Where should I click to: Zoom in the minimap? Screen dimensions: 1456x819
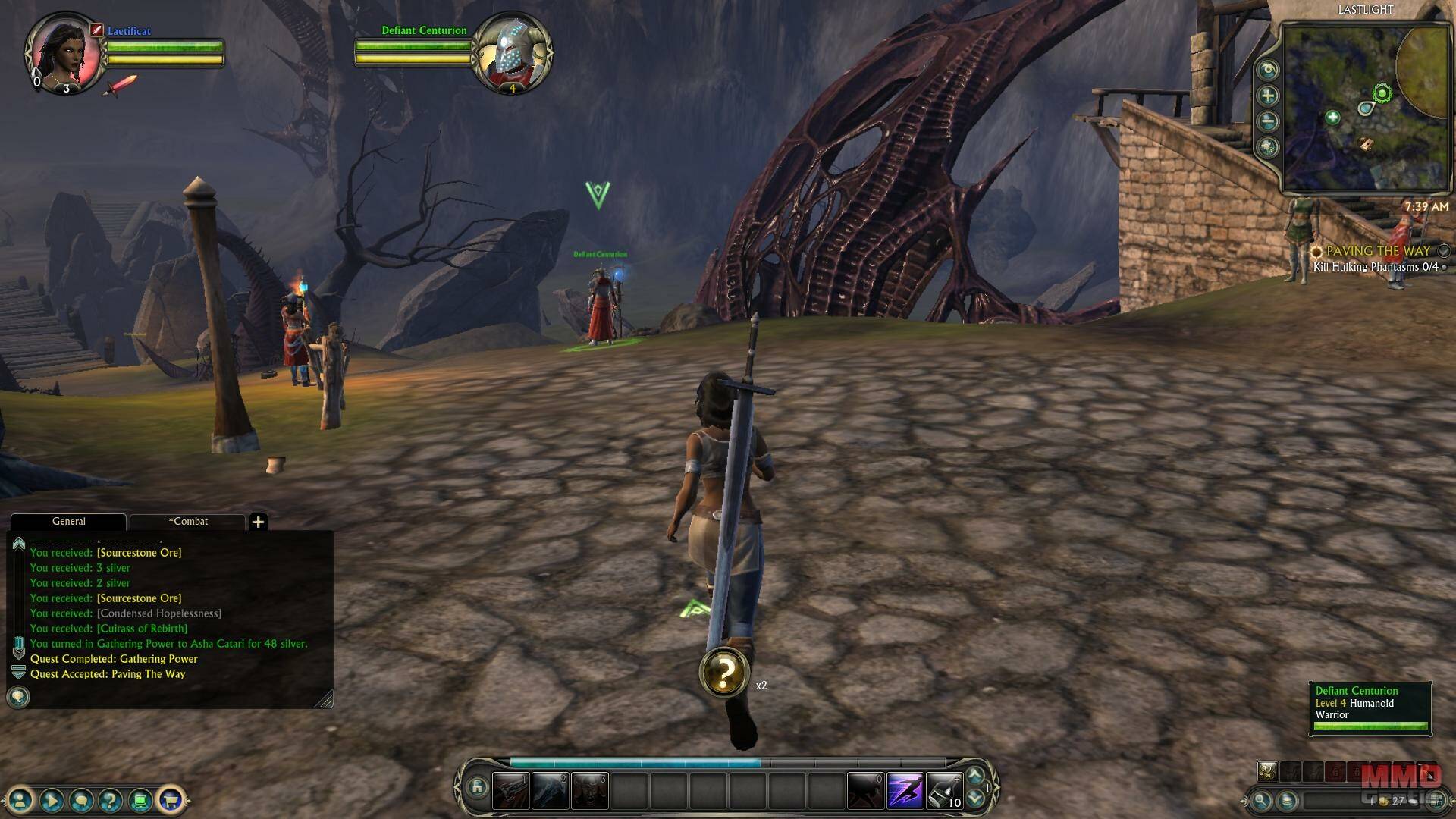(1267, 96)
